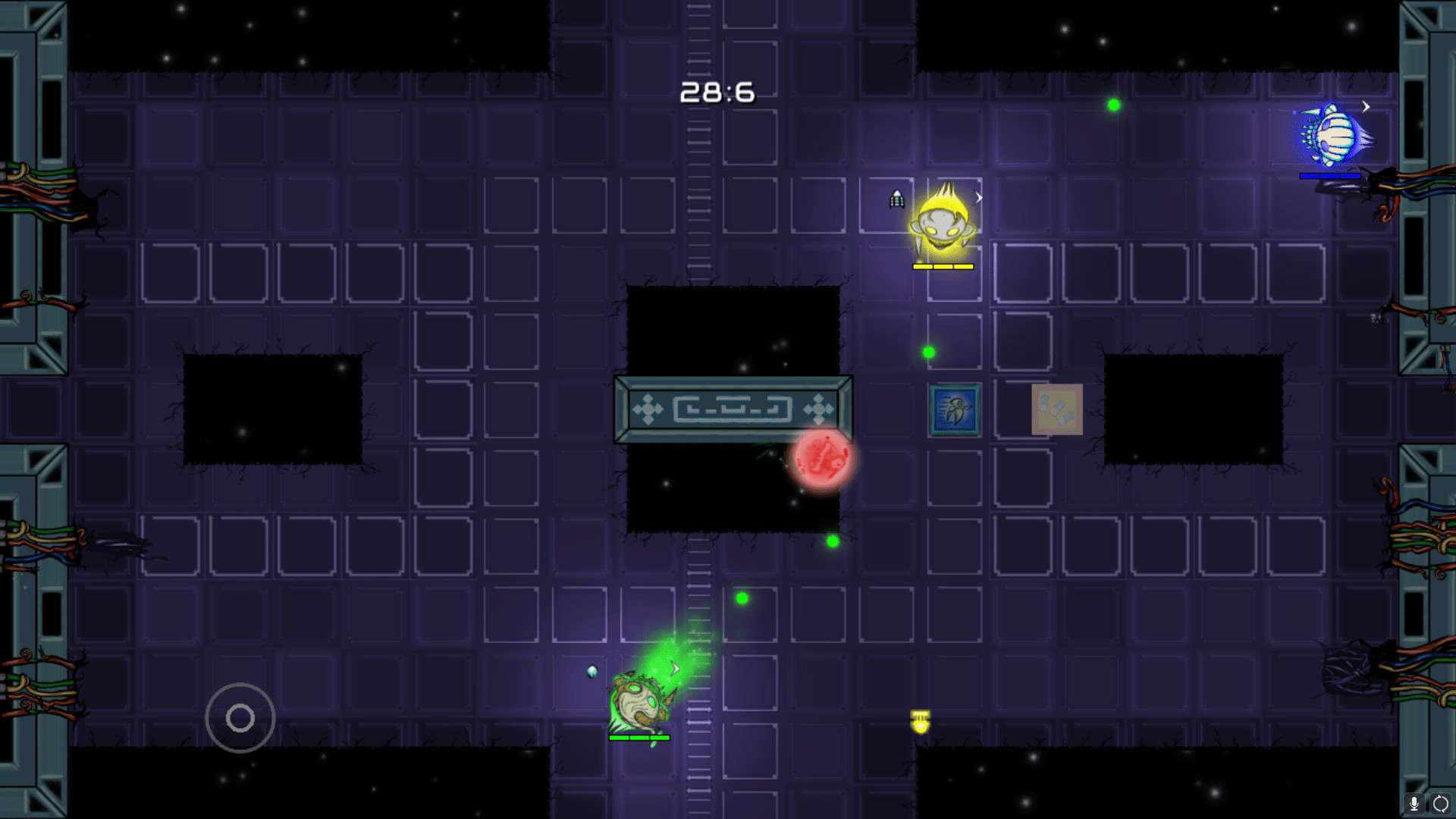Click the yellow player's direction chevron
Screen dimensions: 1456x819
[978, 197]
